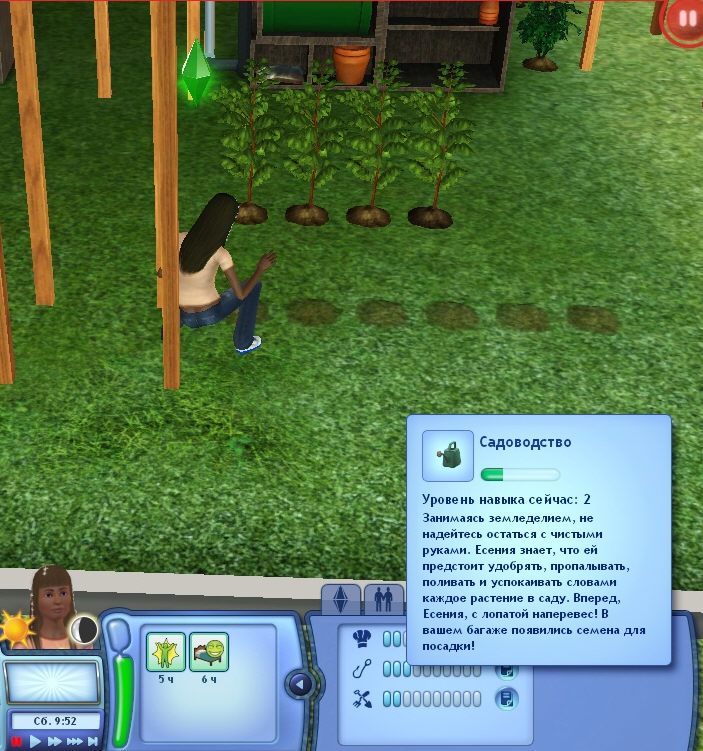The image size is (703, 751).
Task: Click the sun icon beside the Sim portrait
Action: pyautogui.click(x=17, y=630)
